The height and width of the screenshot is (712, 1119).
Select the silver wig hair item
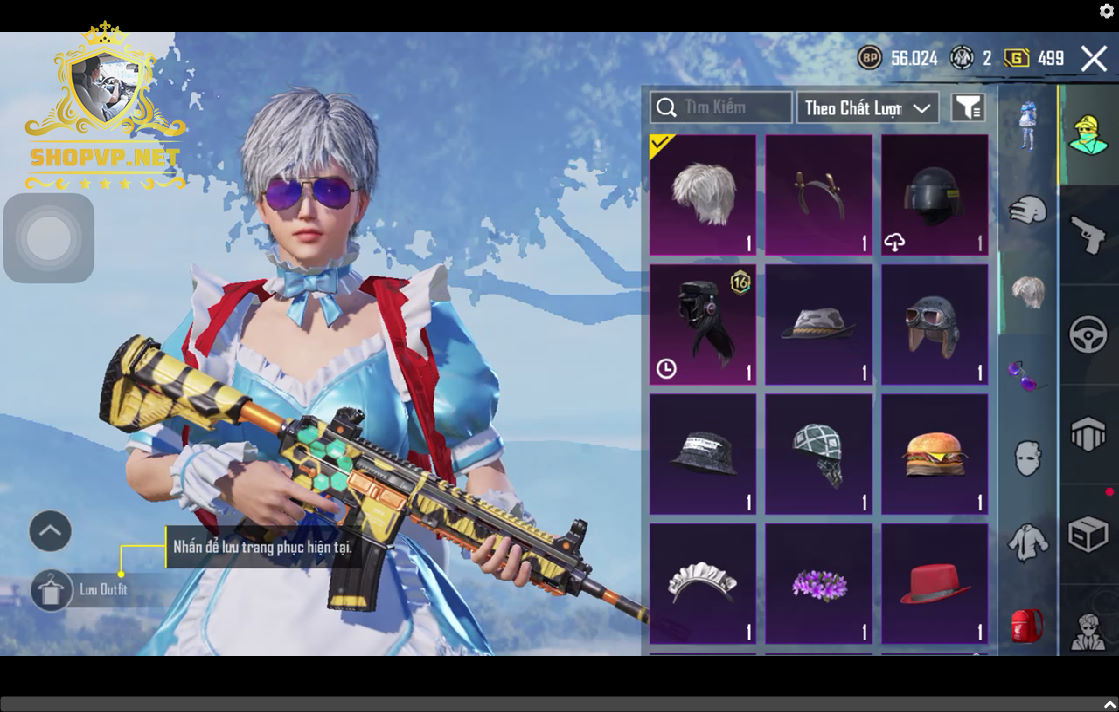pos(703,195)
